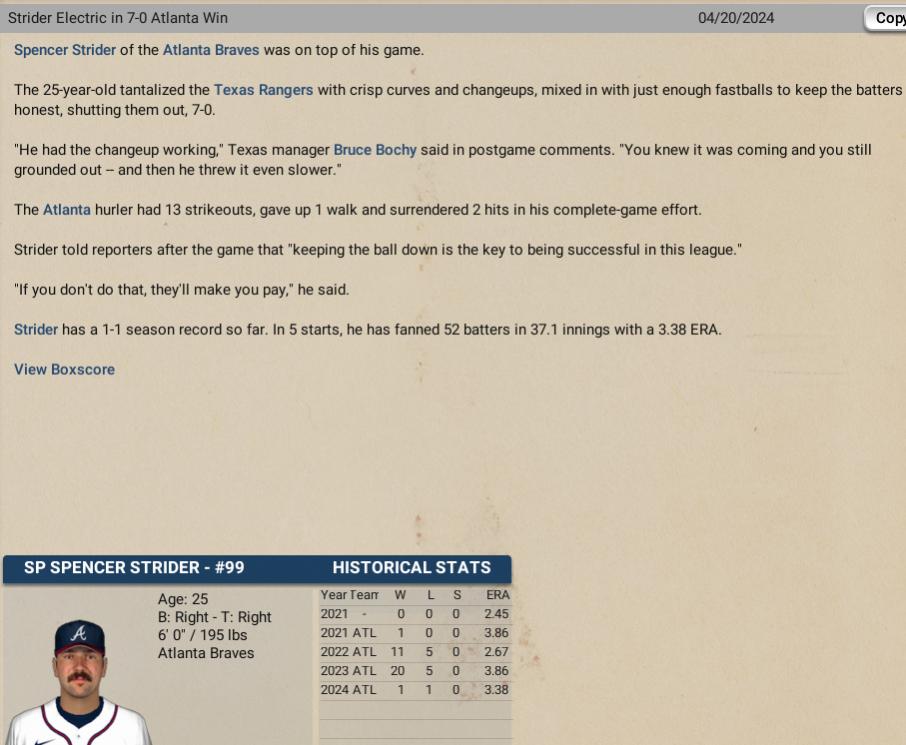The height and width of the screenshot is (745, 906).
Task: Open the Strider link in season record sentence
Action: coord(36,329)
